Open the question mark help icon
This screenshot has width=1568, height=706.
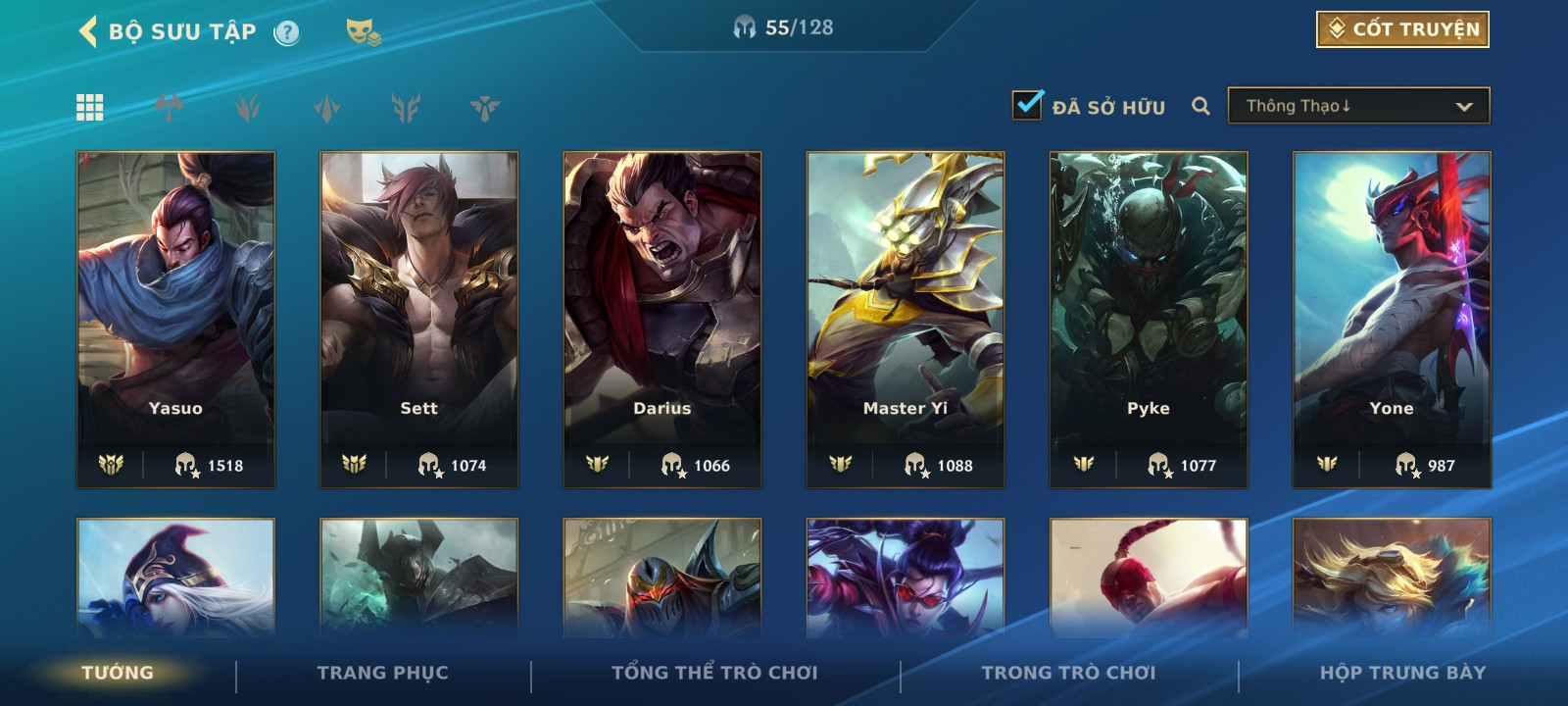point(286,32)
